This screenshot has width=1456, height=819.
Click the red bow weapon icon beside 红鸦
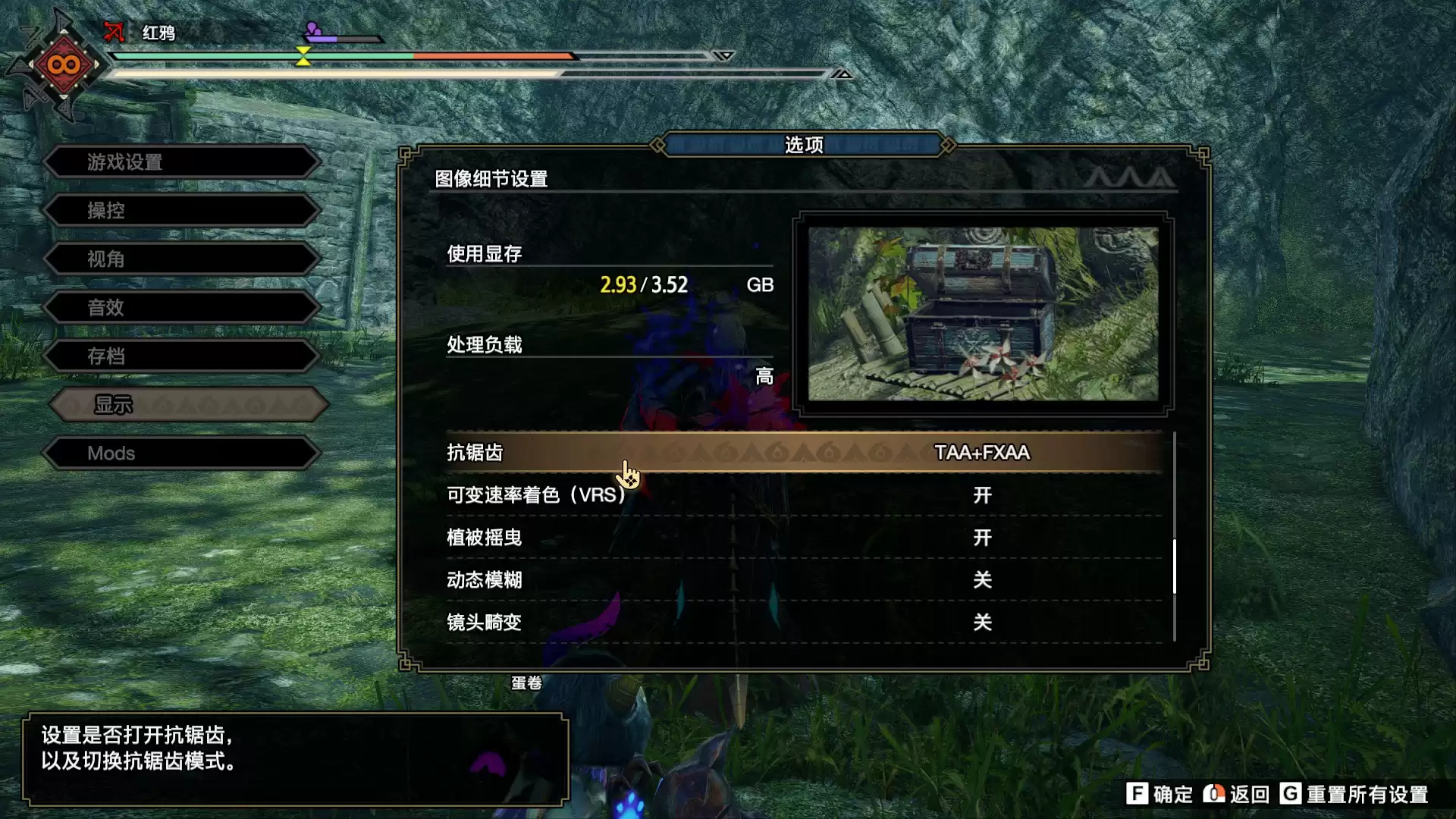pos(114,33)
